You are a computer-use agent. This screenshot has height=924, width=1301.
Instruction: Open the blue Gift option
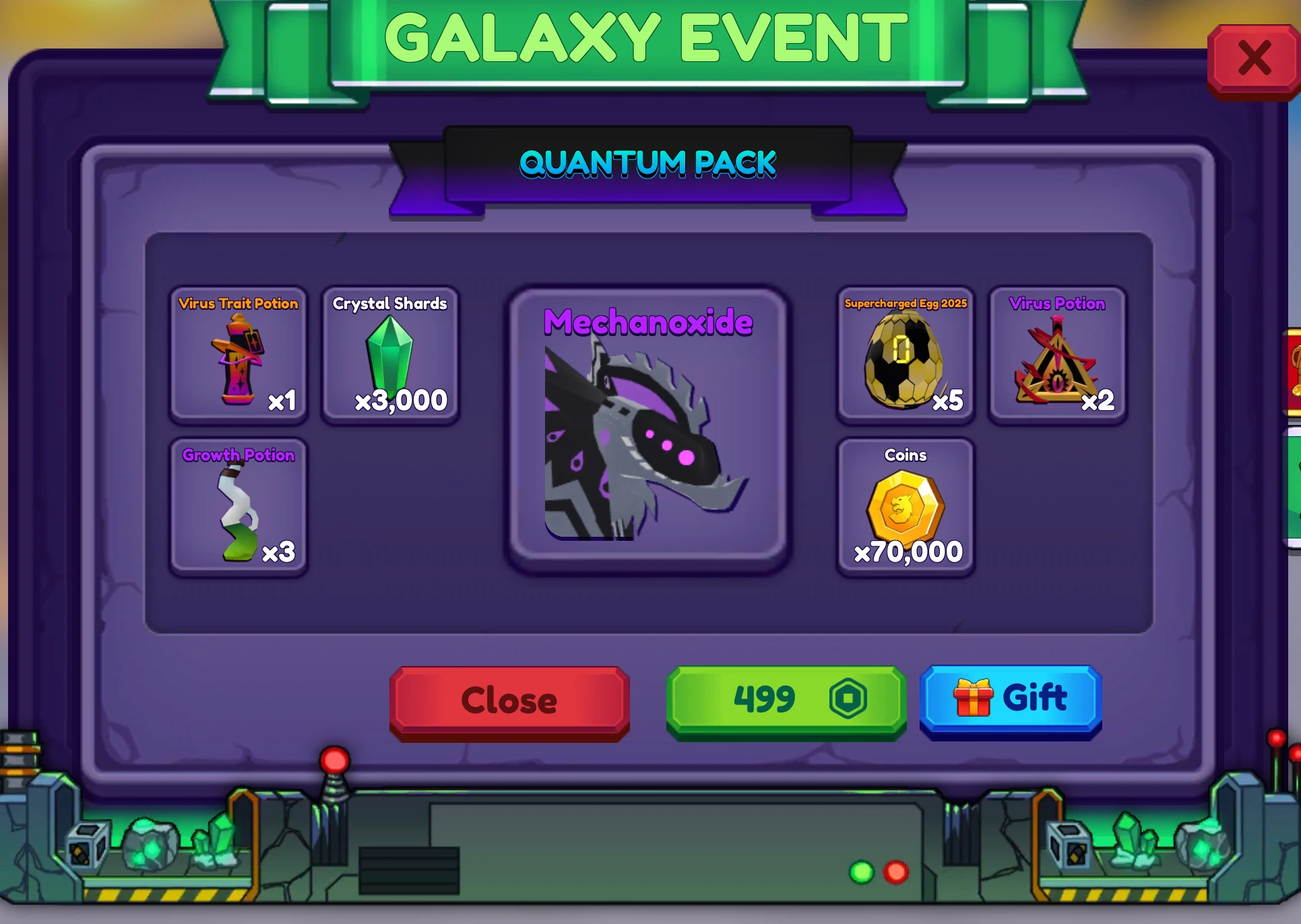click(x=1010, y=700)
